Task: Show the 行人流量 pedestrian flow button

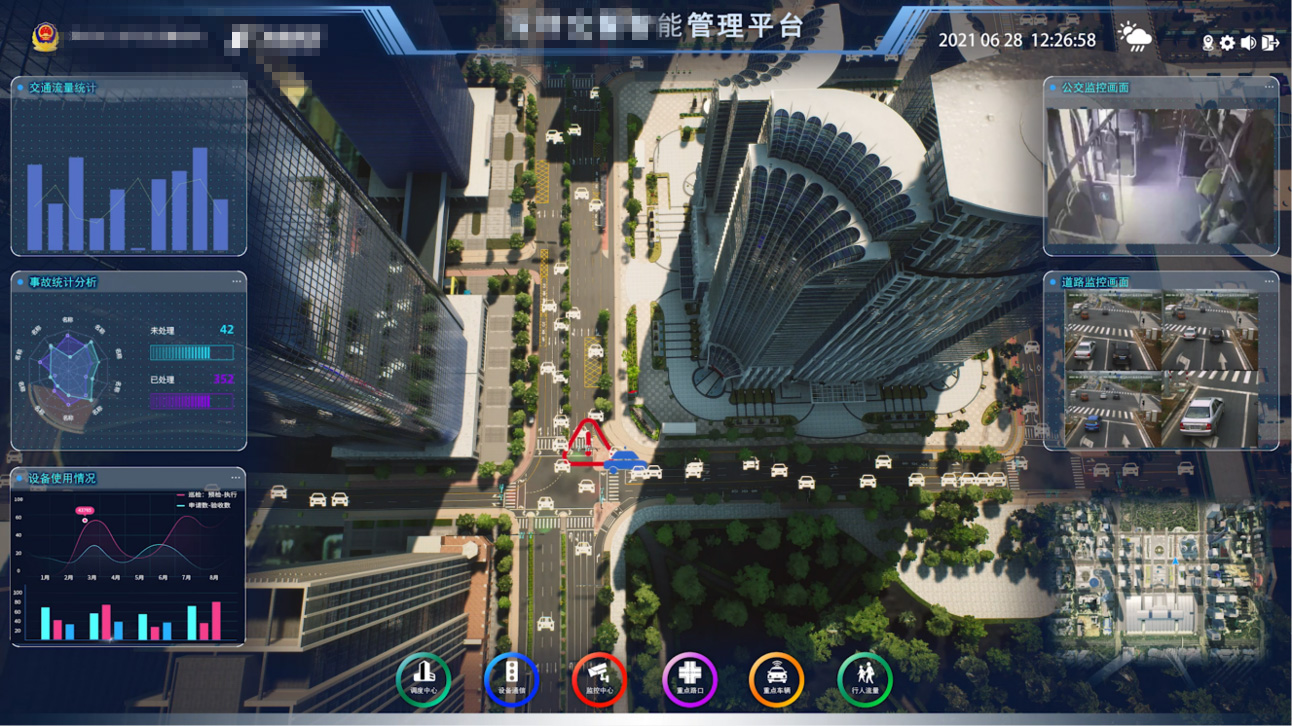Action: [x=864, y=679]
